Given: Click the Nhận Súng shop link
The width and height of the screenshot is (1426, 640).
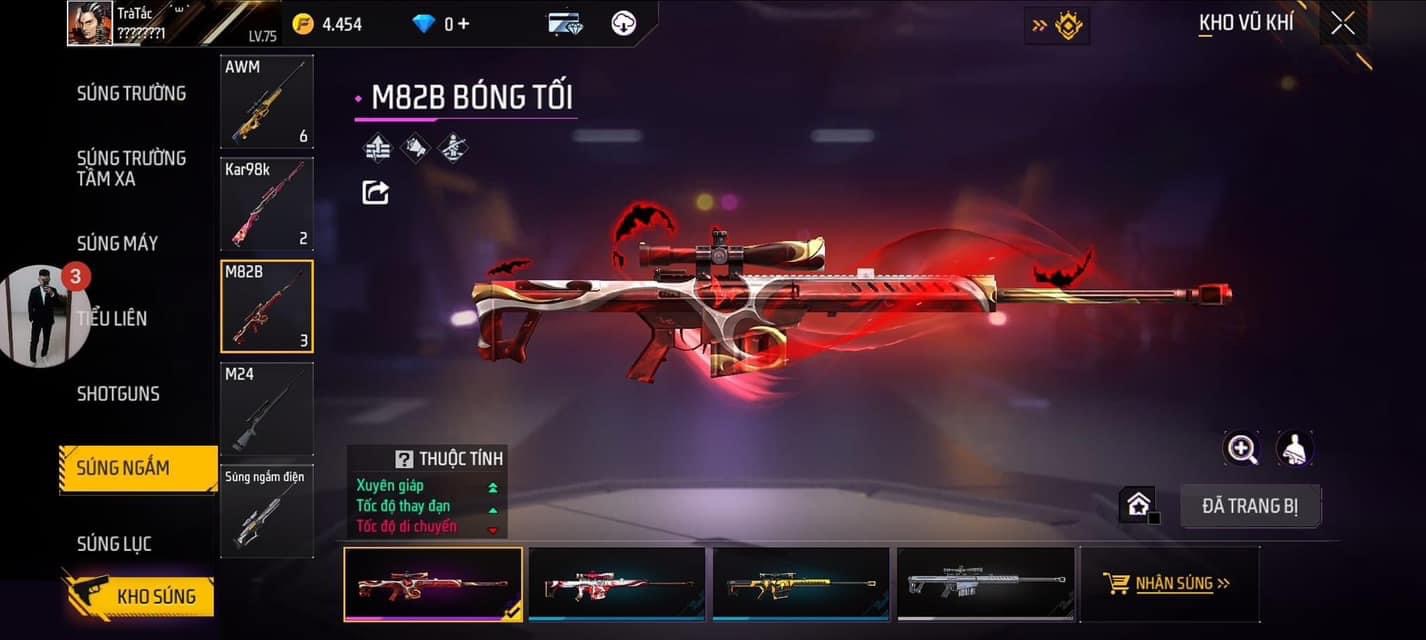Looking at the screenshot, I should click(1167, 583).
